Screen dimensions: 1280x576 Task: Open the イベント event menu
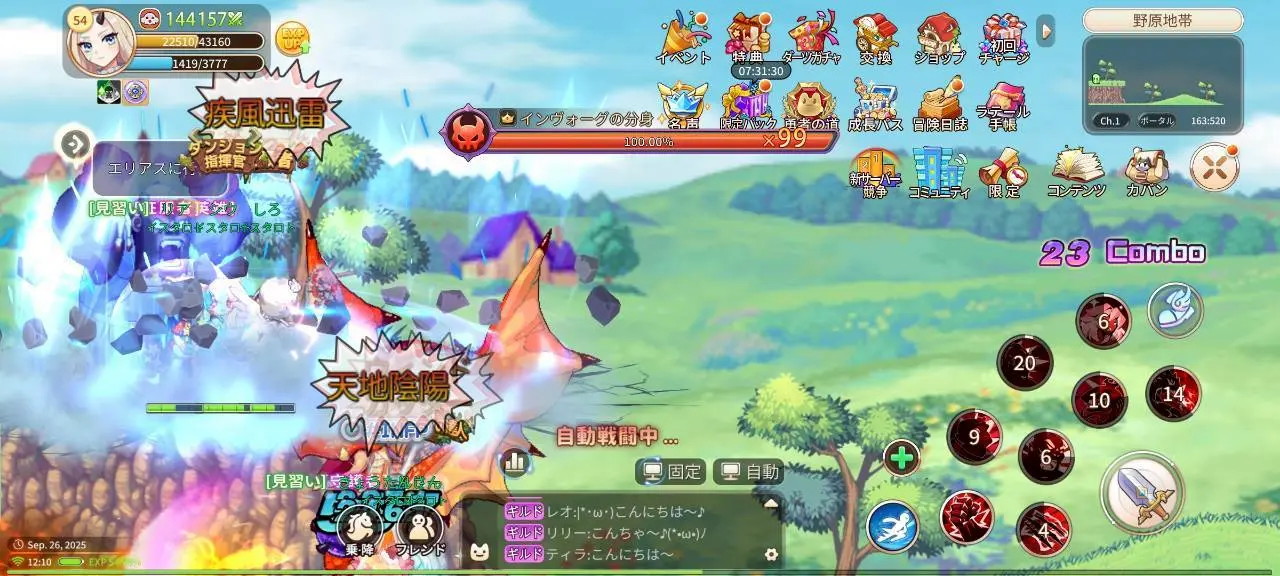click(683, 38)
